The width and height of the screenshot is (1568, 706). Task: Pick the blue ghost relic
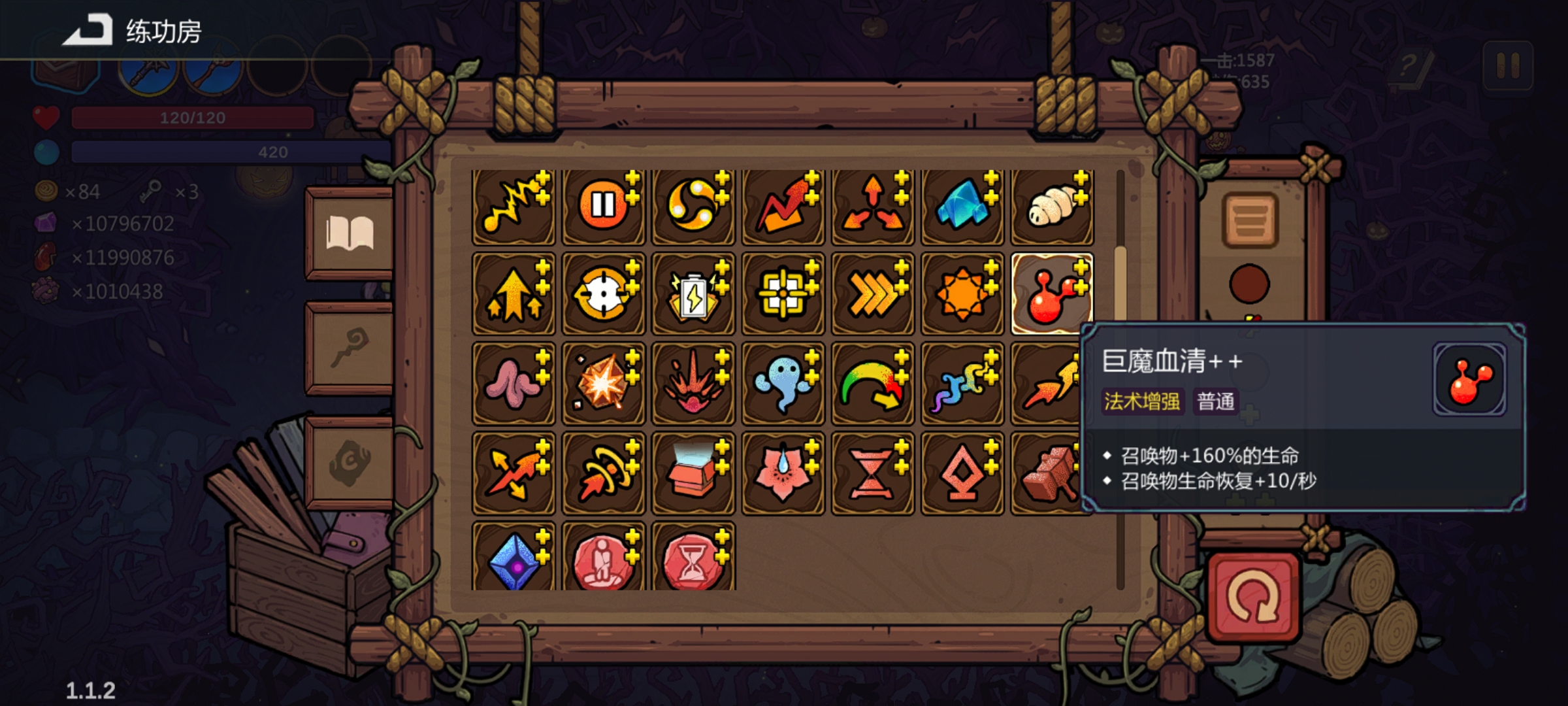click(783, 384)
